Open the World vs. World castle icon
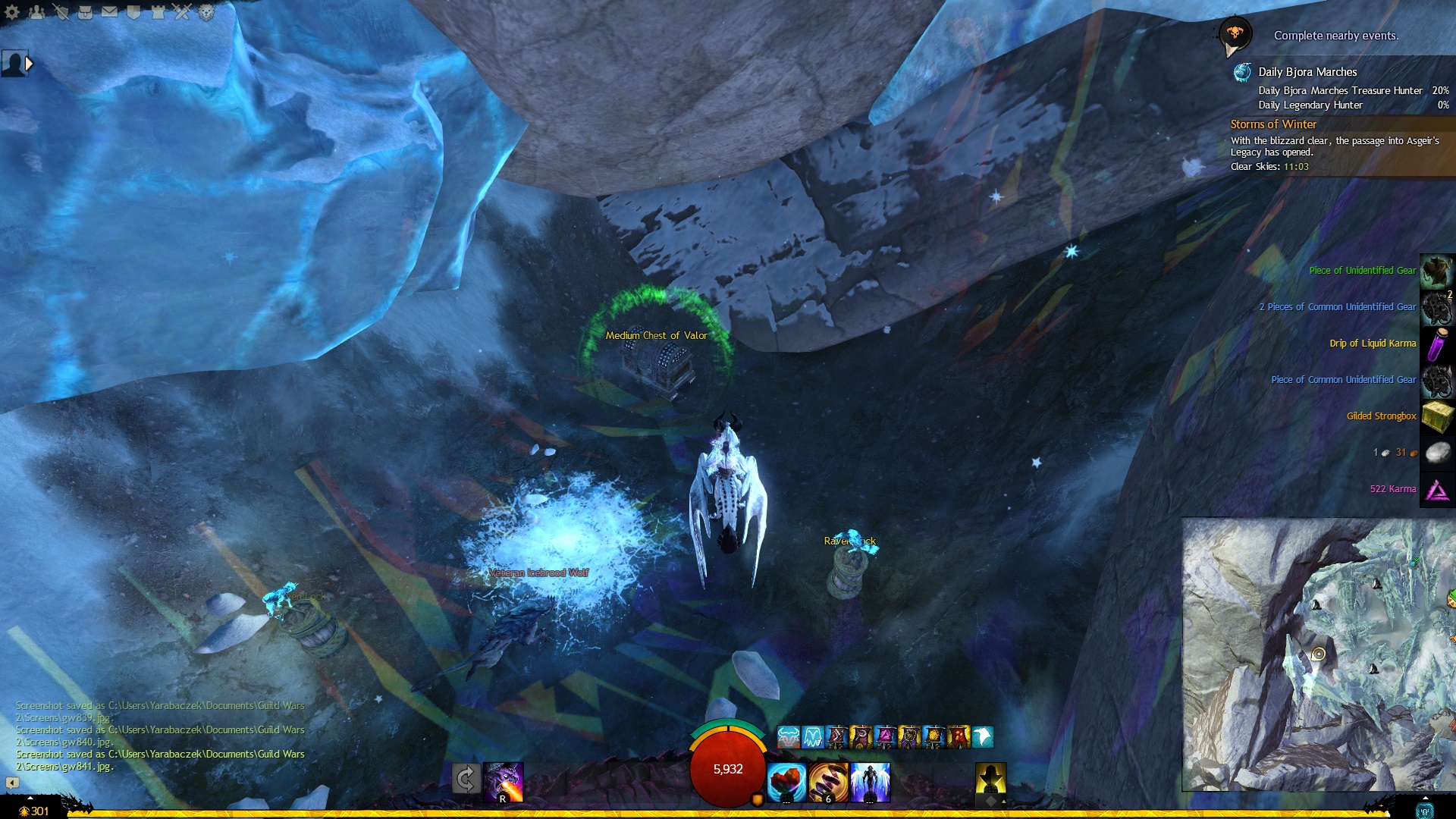 158,12
